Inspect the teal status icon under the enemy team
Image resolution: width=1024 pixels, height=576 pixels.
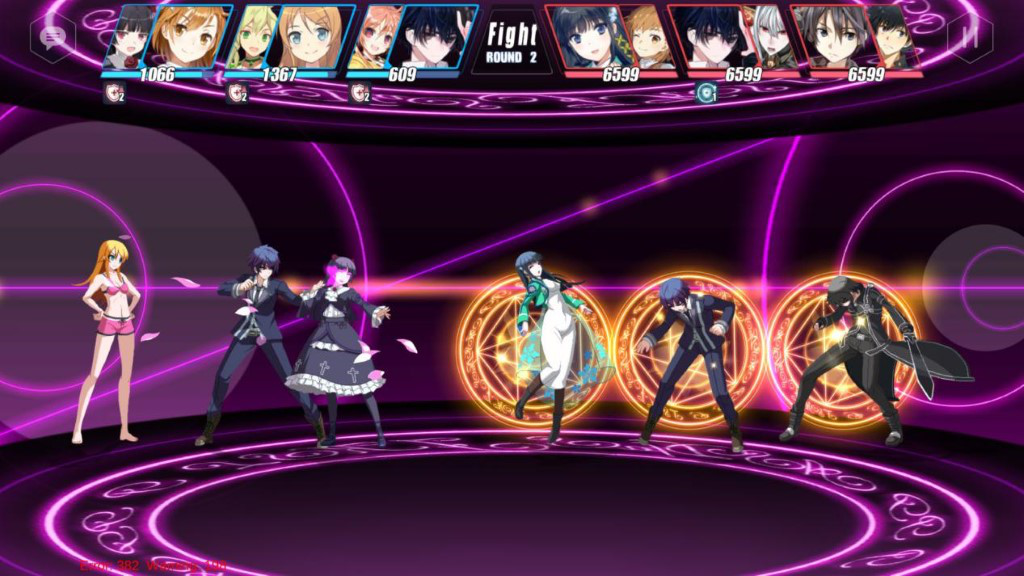coord(706,93)
